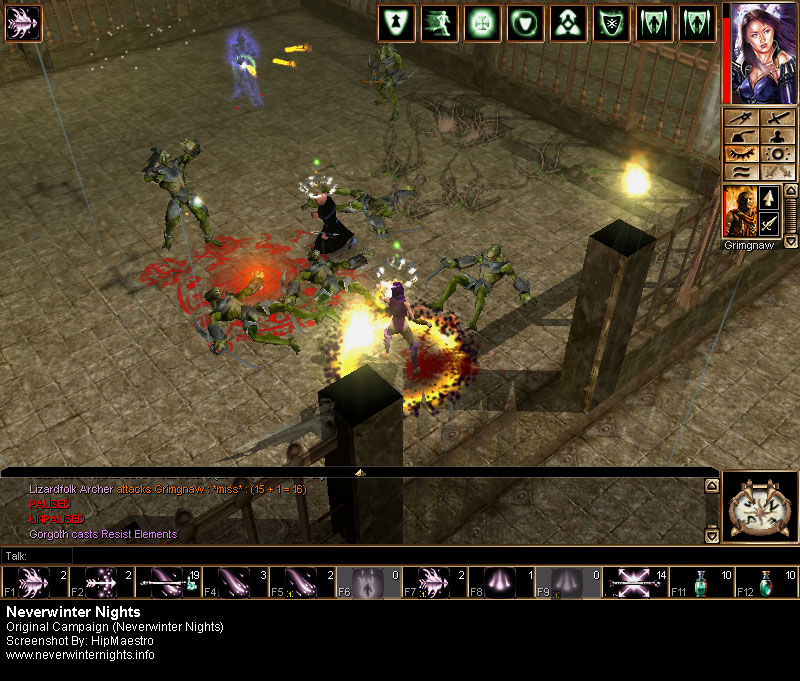
Task: Drink the F11 potion quickslot
Action: tap(692, 582)
